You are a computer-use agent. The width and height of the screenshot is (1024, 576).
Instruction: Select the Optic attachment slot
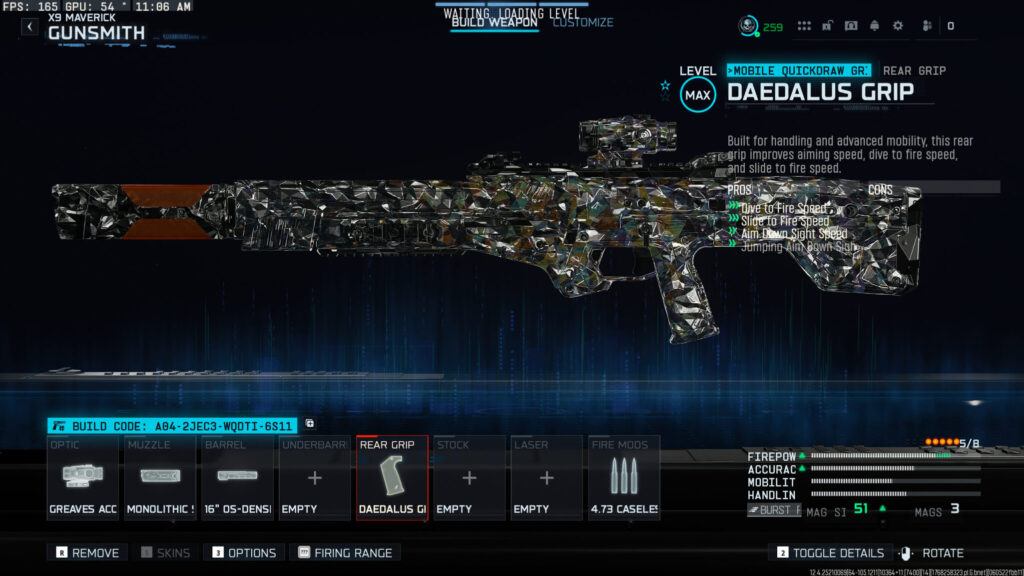click(x=83, y=477)
